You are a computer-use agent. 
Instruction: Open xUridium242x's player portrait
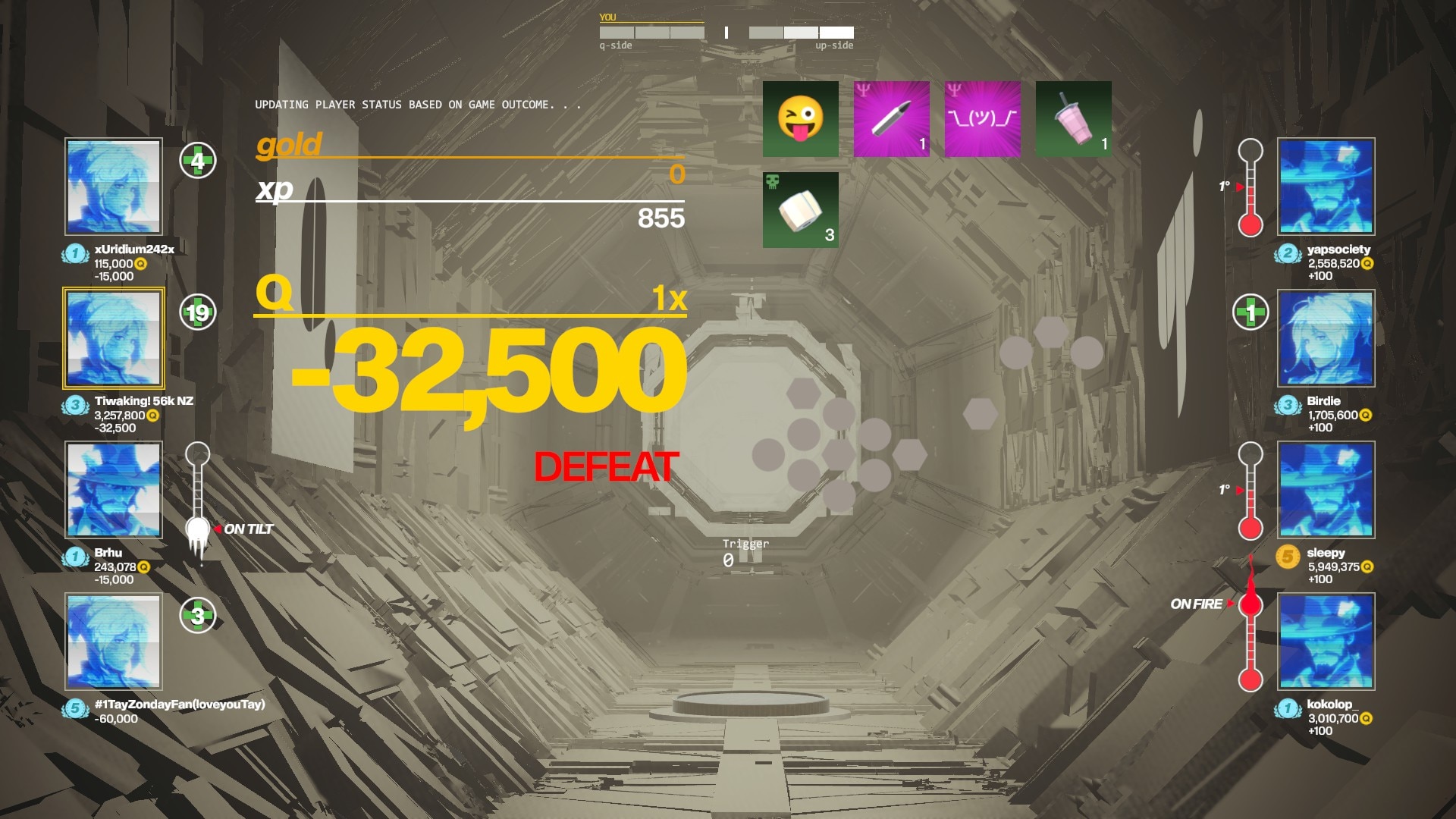pos(114,187)
